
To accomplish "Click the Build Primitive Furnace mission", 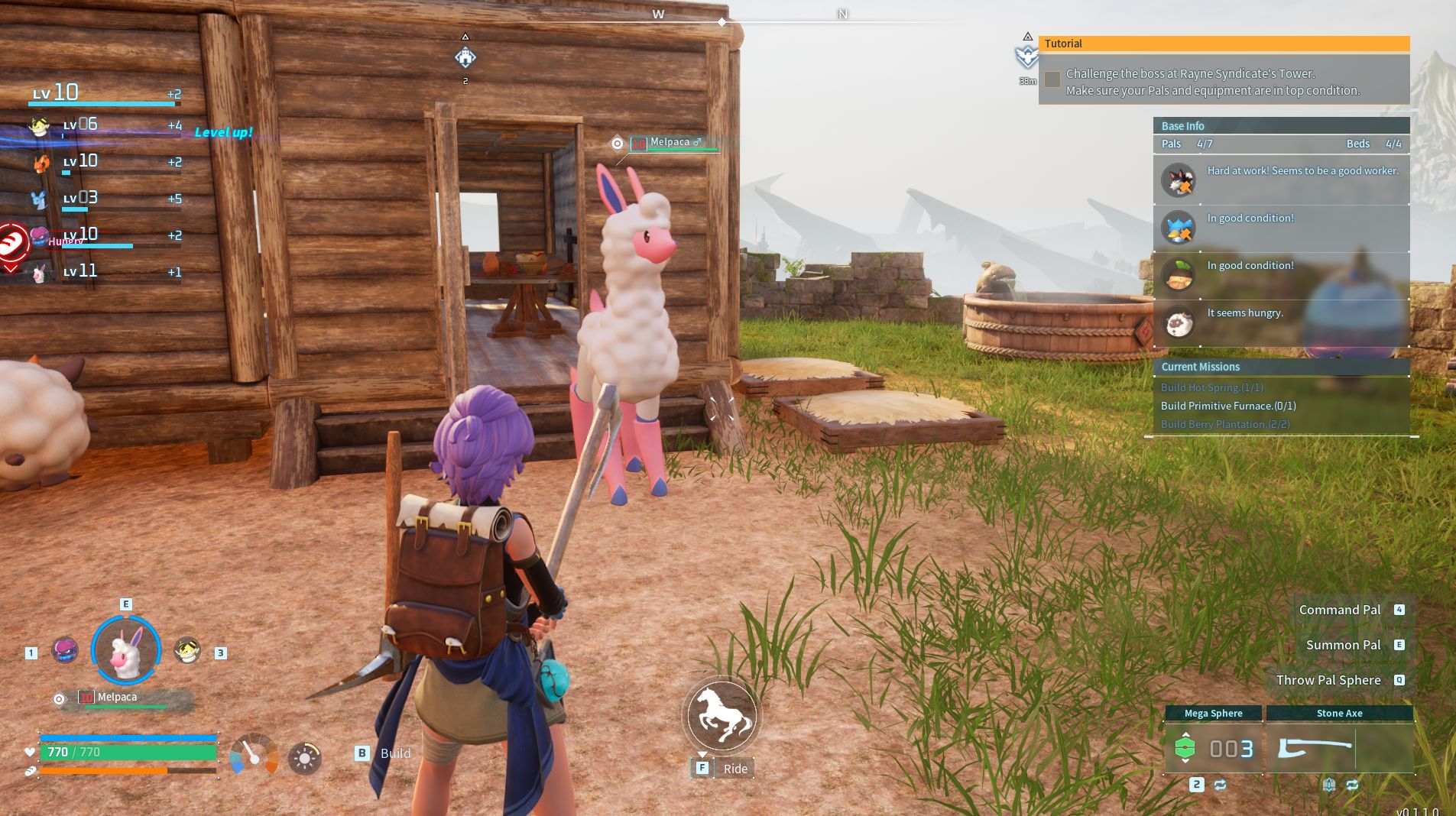I will [1227, 406].
